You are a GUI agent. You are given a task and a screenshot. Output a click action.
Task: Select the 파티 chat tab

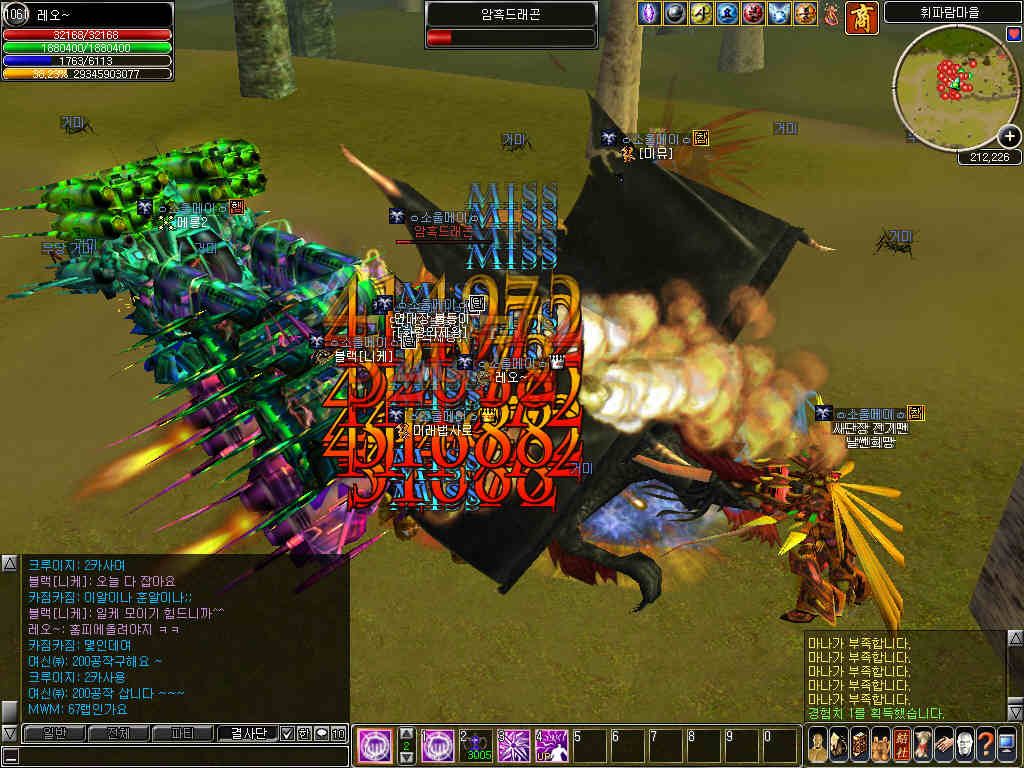(x=180, y=733)
